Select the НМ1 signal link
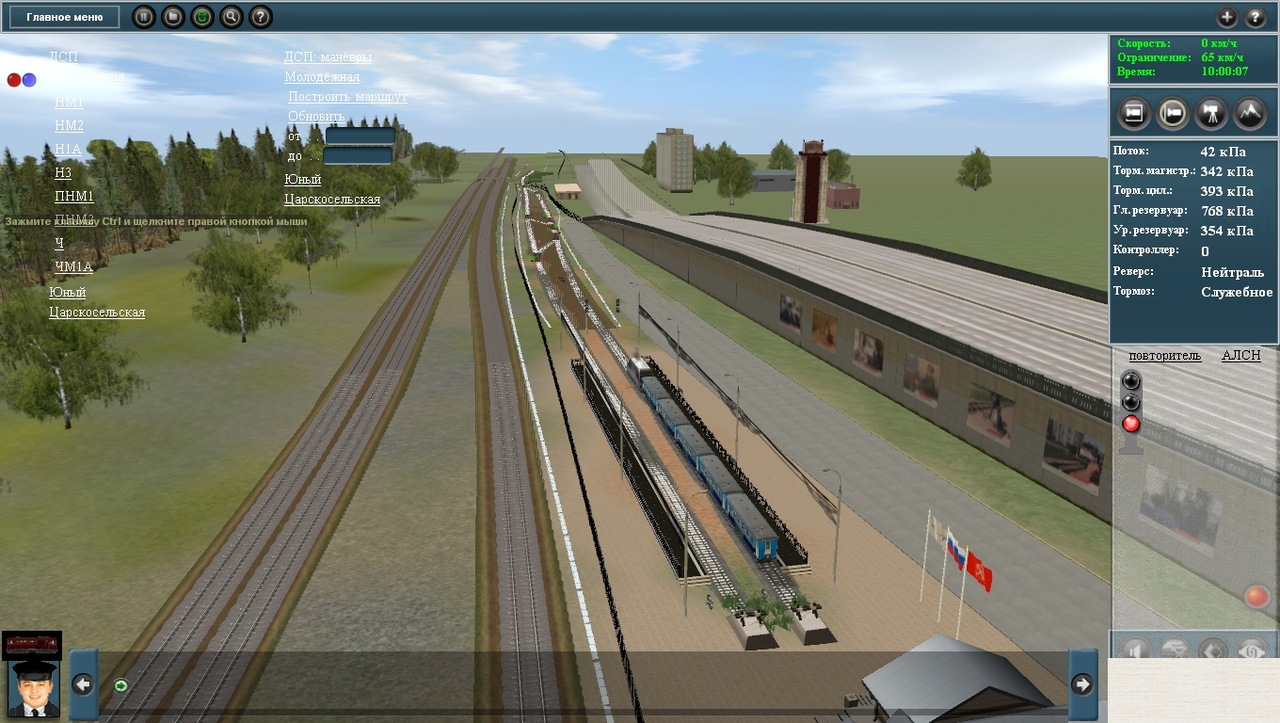 point(69,102)
